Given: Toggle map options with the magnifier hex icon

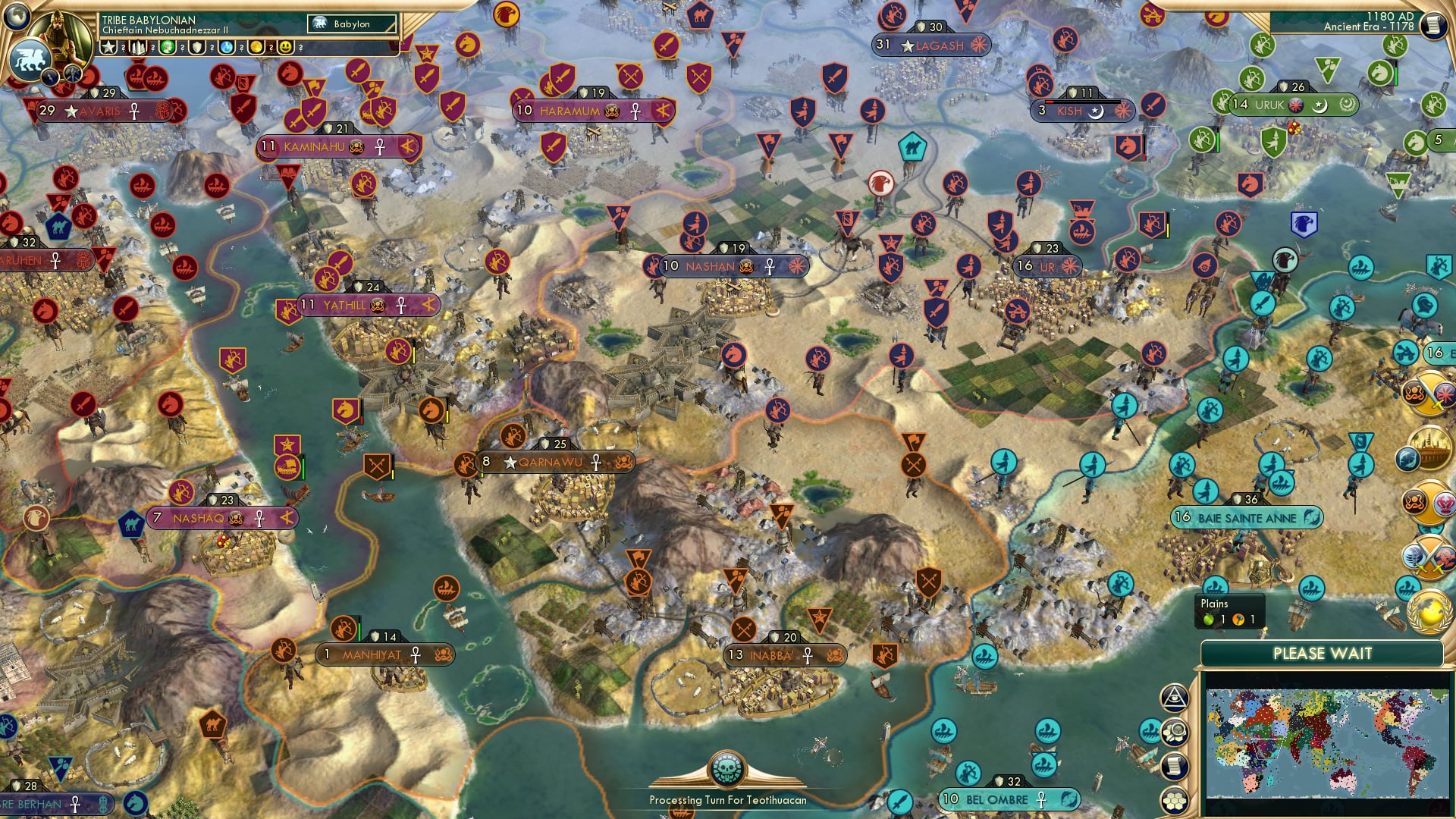Looking at the screenshot, I should click(x=1175, y=733).
